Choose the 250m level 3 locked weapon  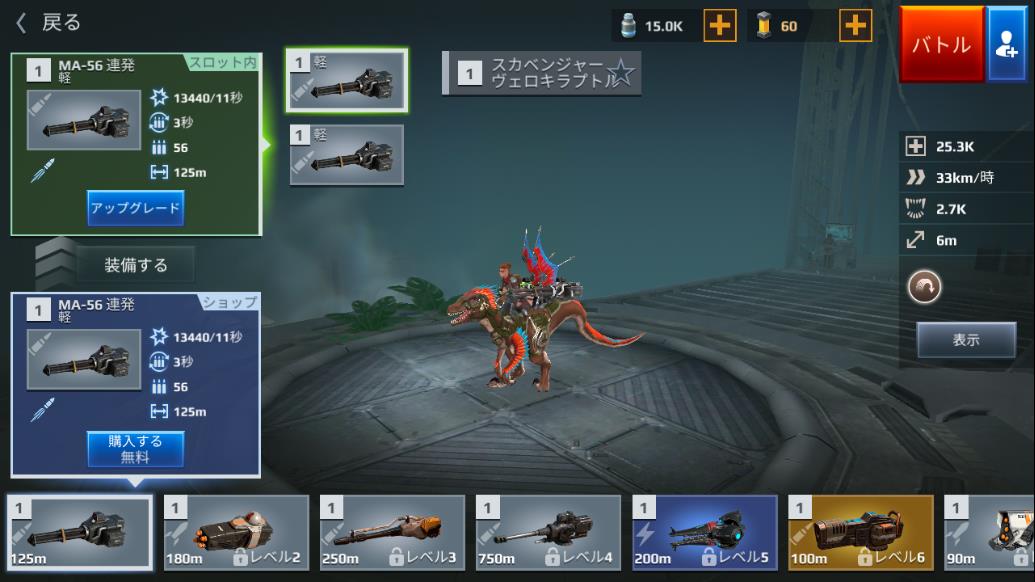pyautogui.click(x=392, y=532)
